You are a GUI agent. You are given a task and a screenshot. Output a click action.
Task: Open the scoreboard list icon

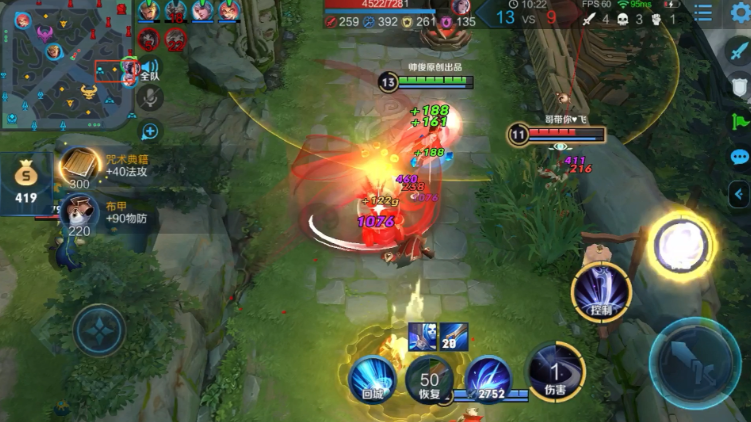[x=704, y=14]
